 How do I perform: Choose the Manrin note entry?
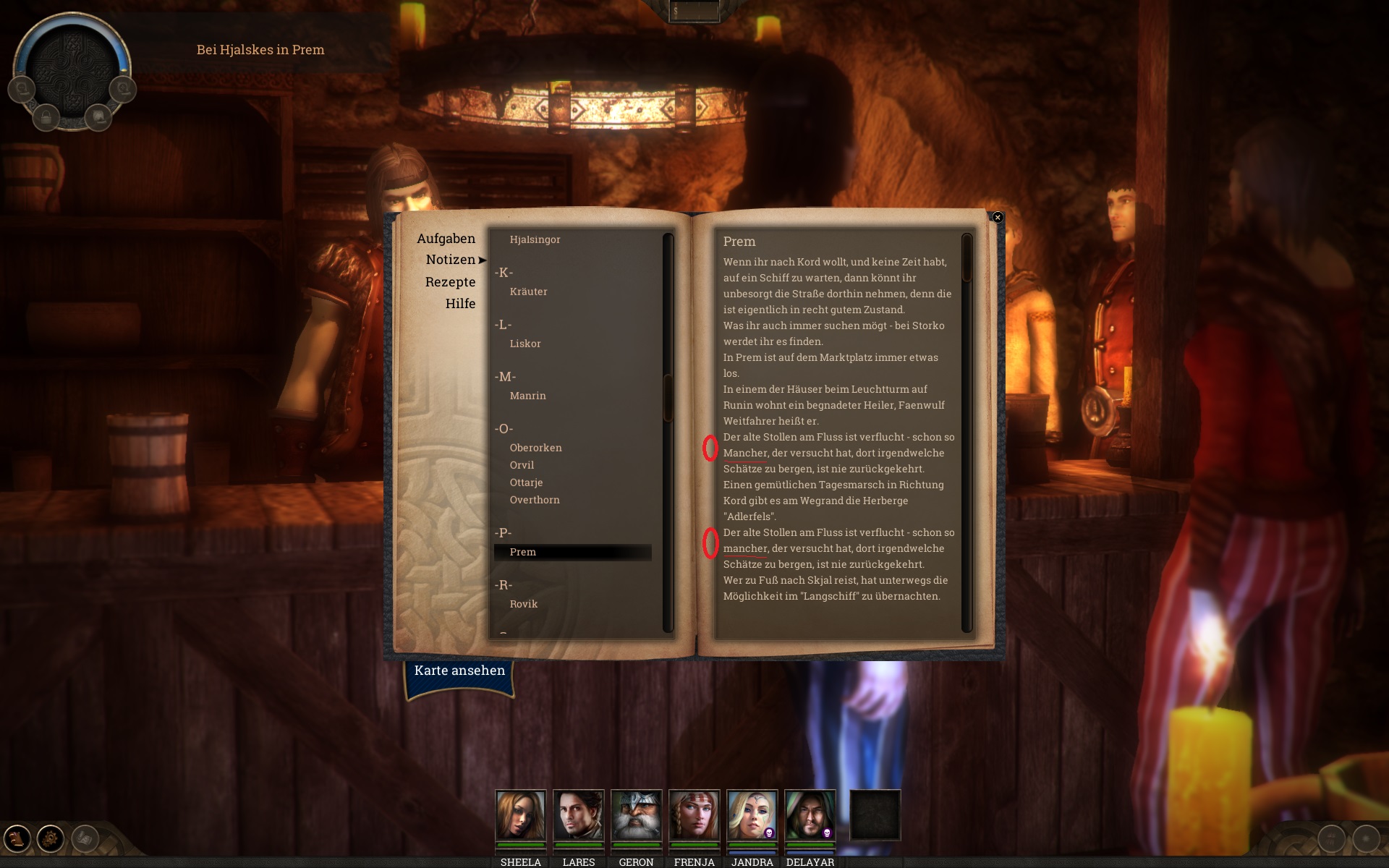click(527, 396)
